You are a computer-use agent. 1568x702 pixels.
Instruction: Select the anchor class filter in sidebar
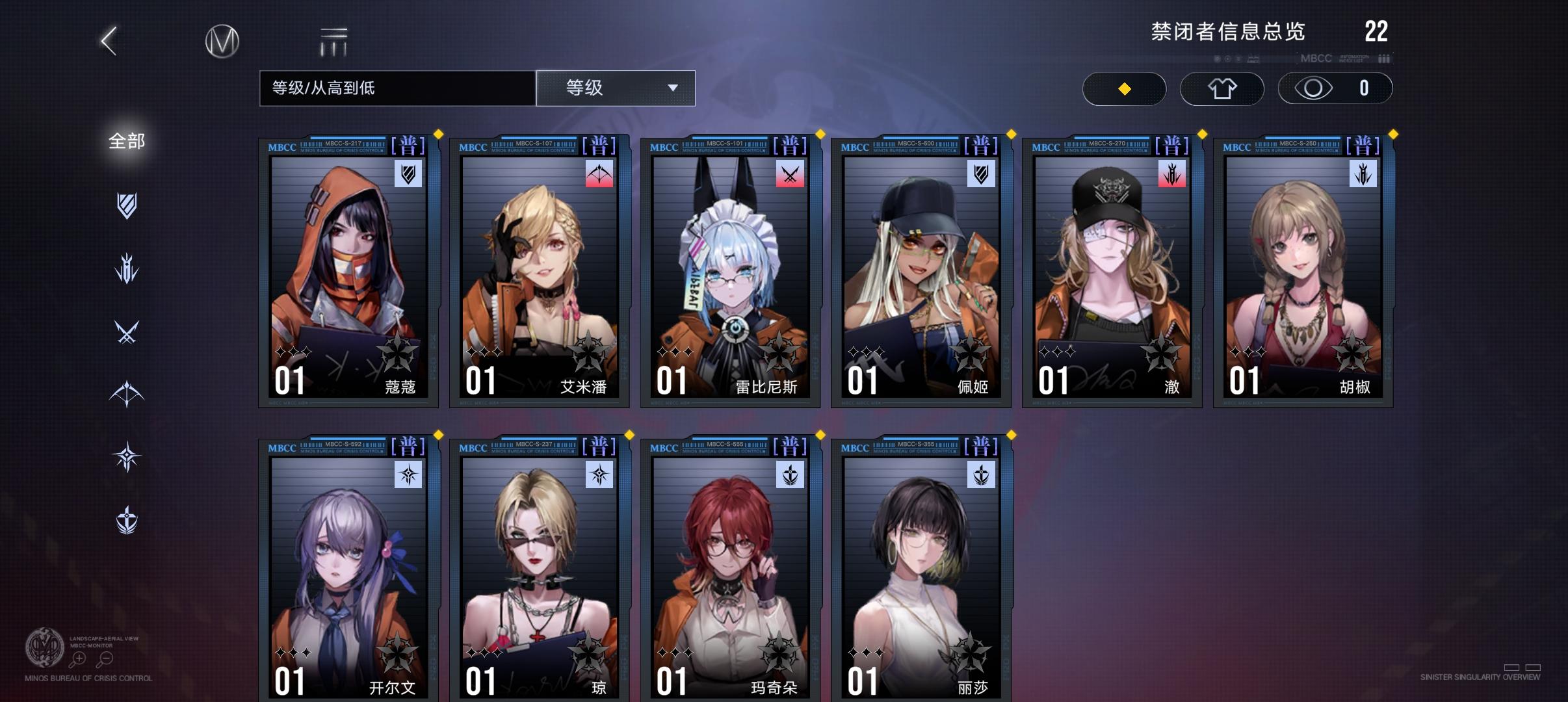127,518
